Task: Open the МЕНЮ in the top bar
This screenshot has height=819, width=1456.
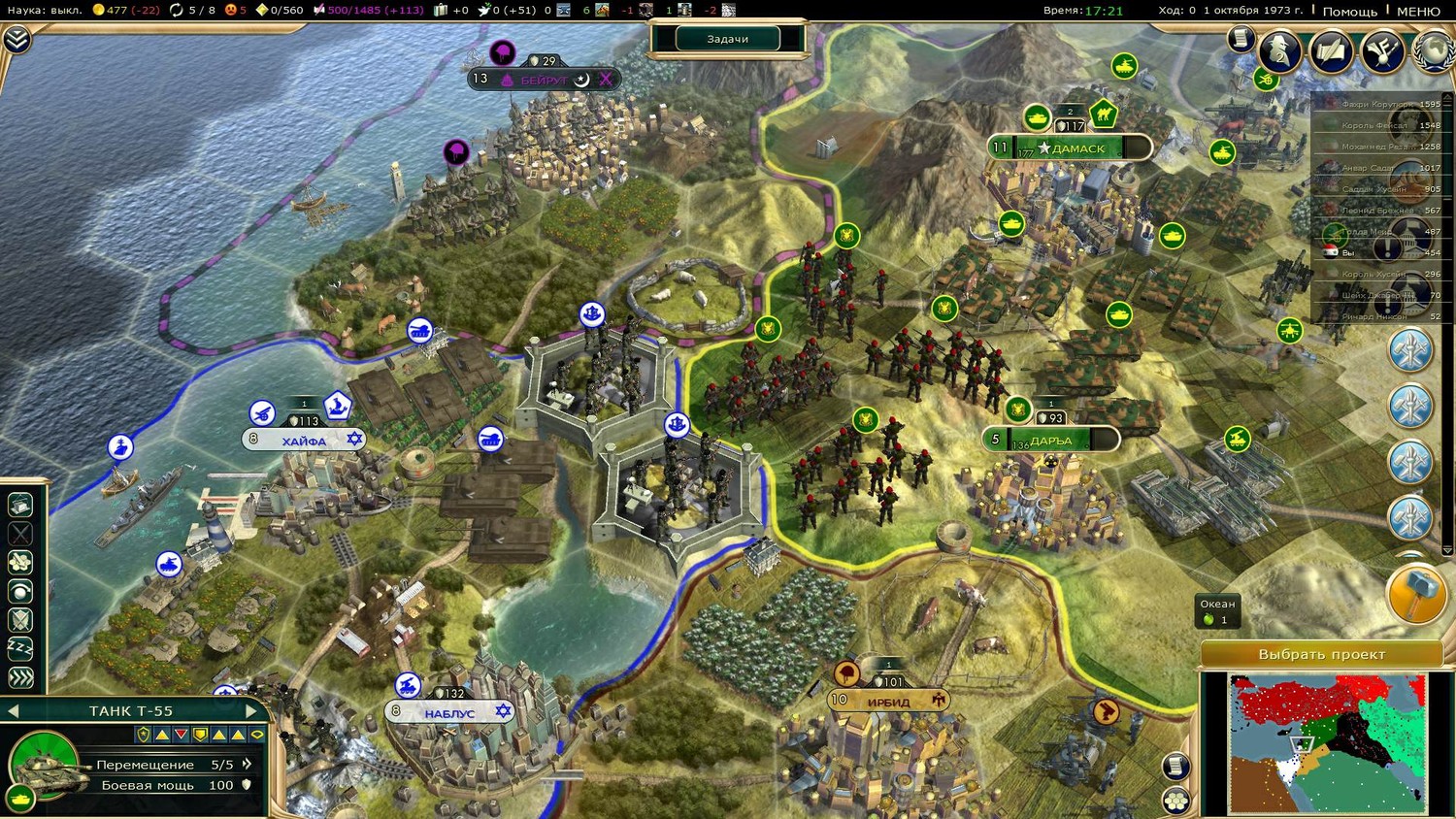Action: point(1418,11)
